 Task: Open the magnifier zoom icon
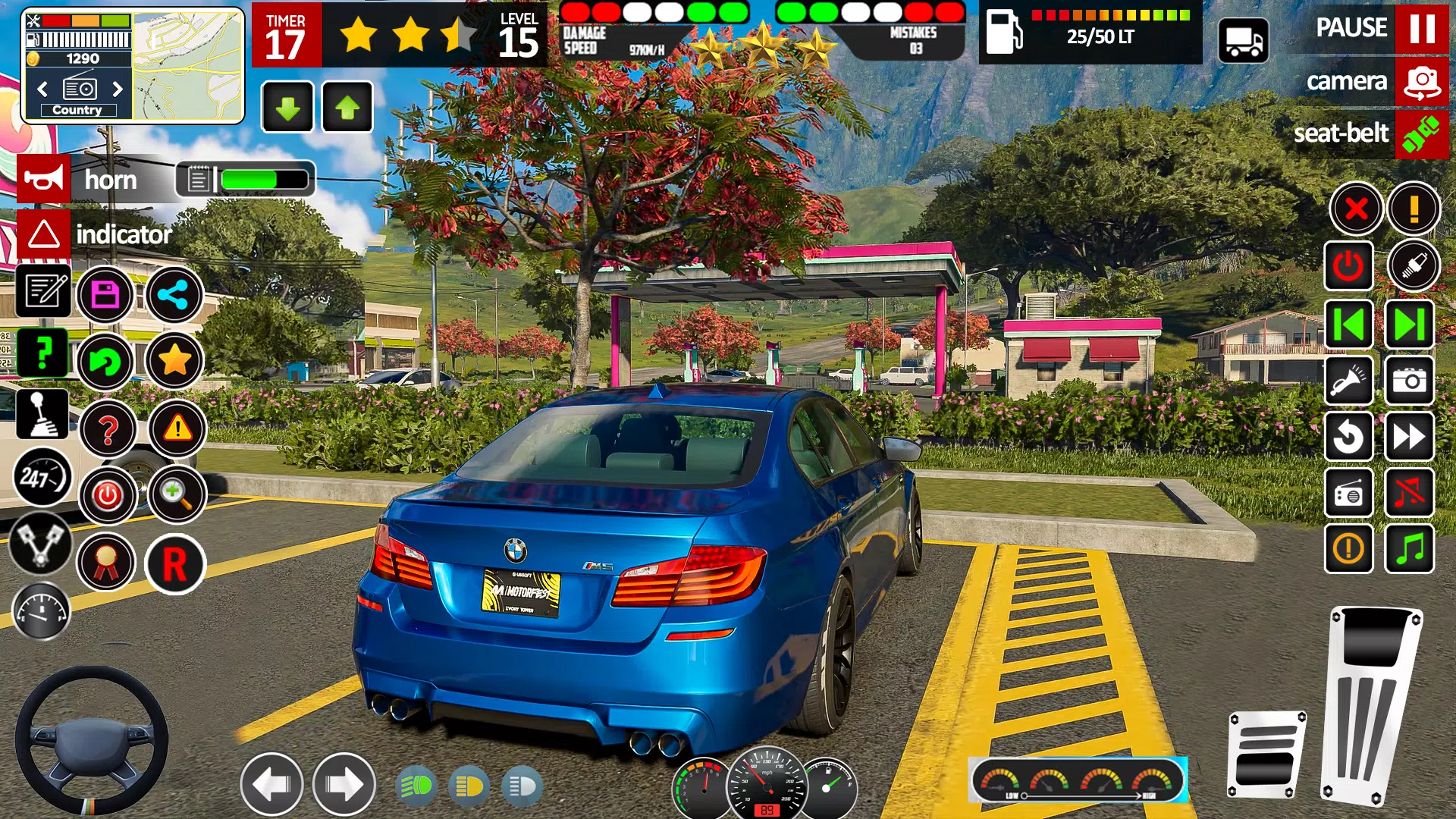175,494
